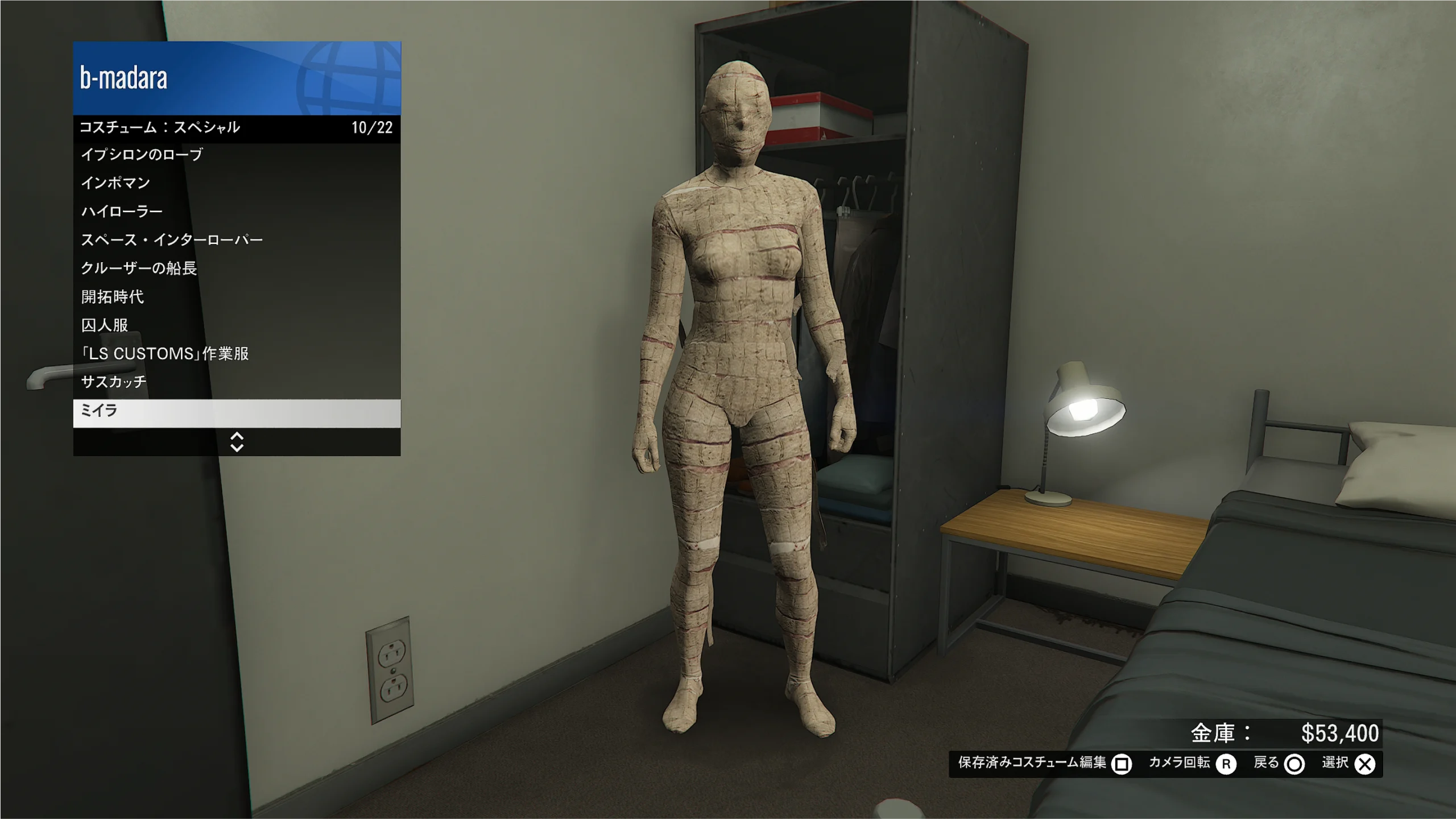The height and width of the screenshot is (819, 1456).
Task: Choose the インポマン costume entry
Action: (x=237, y=183)
